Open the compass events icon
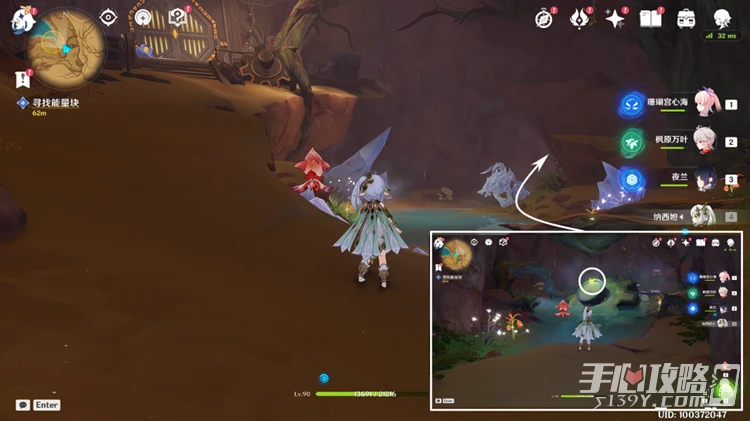 [x=544, y=18]
